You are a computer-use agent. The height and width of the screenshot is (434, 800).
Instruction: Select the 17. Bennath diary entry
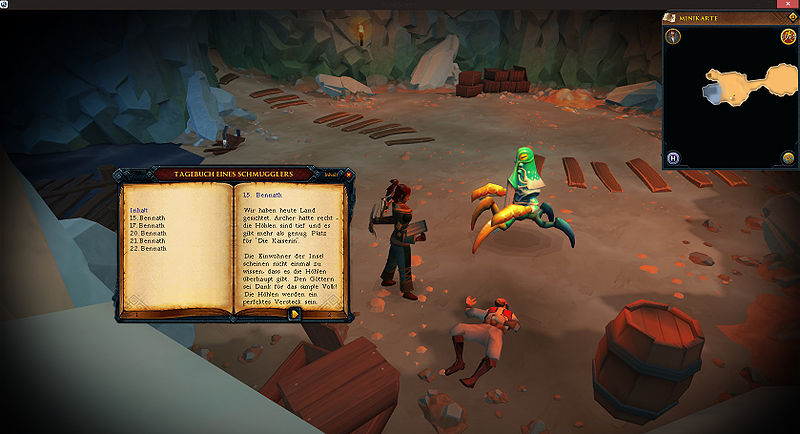(147, 225)
